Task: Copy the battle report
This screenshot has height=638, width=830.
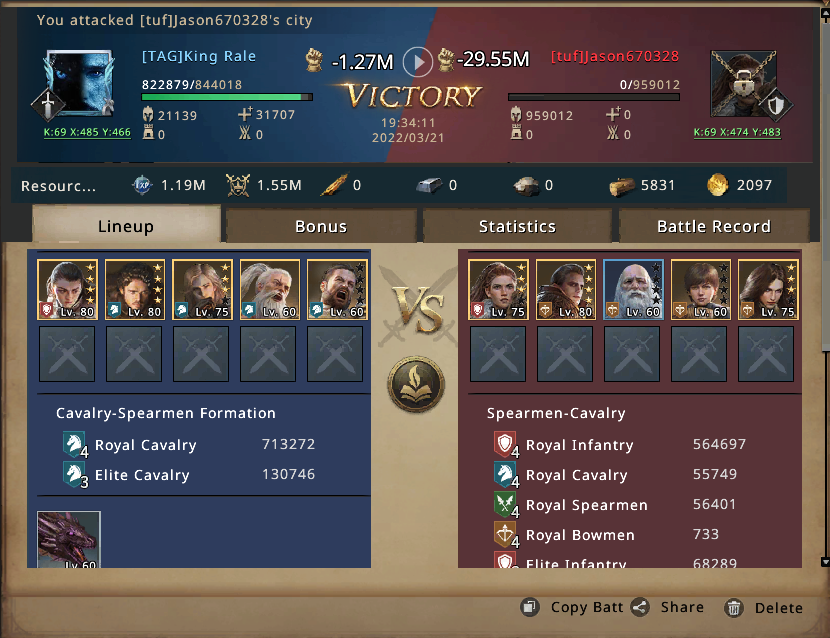Action: pyautogui.click(x=573, y=607)
